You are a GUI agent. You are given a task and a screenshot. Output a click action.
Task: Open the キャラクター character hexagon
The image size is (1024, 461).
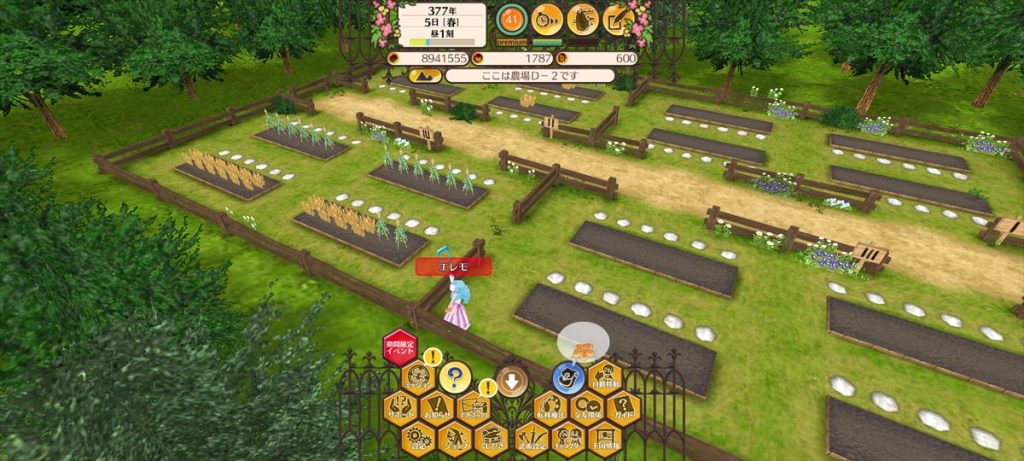point(568,438)
